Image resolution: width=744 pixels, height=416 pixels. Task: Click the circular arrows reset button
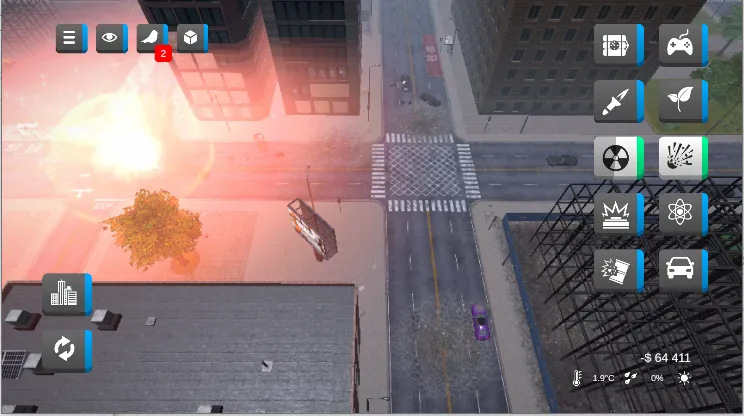65,350
